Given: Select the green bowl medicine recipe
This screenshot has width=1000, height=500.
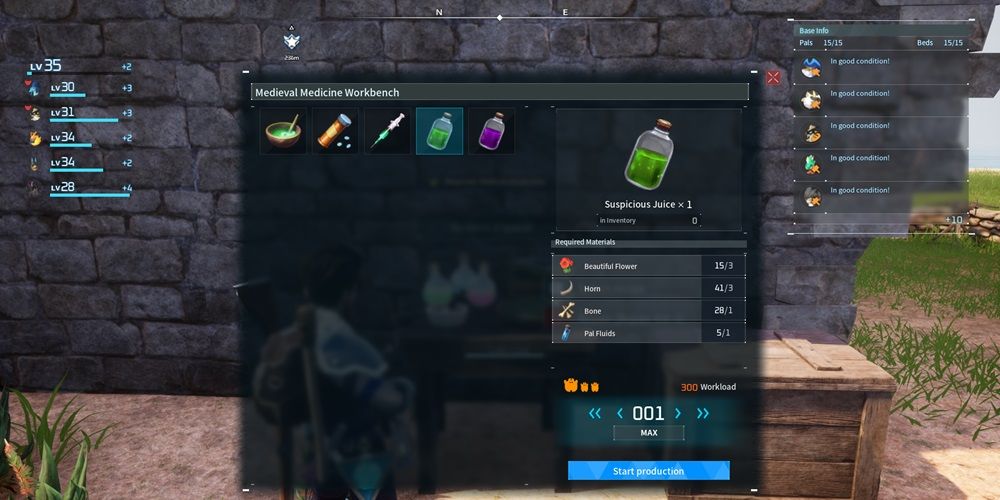Looking at the screenshot, I should [x=283, y=131].
